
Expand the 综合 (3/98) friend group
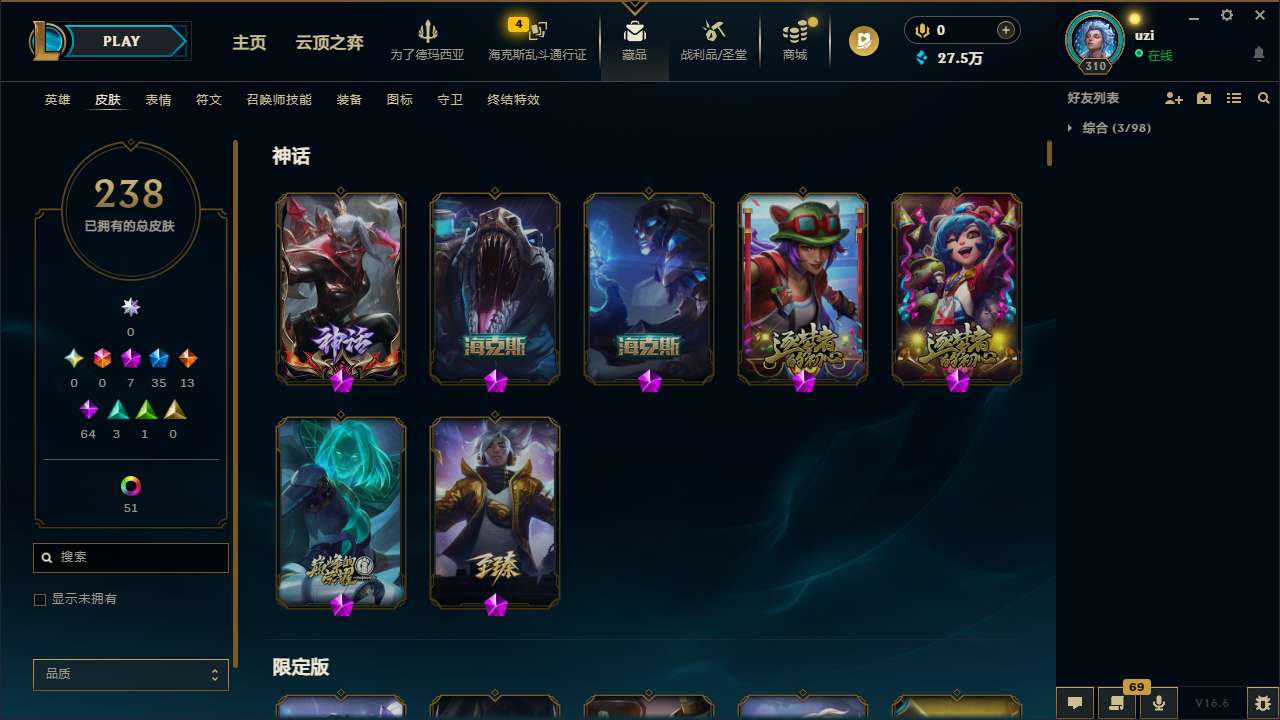tap(1110, 128)
